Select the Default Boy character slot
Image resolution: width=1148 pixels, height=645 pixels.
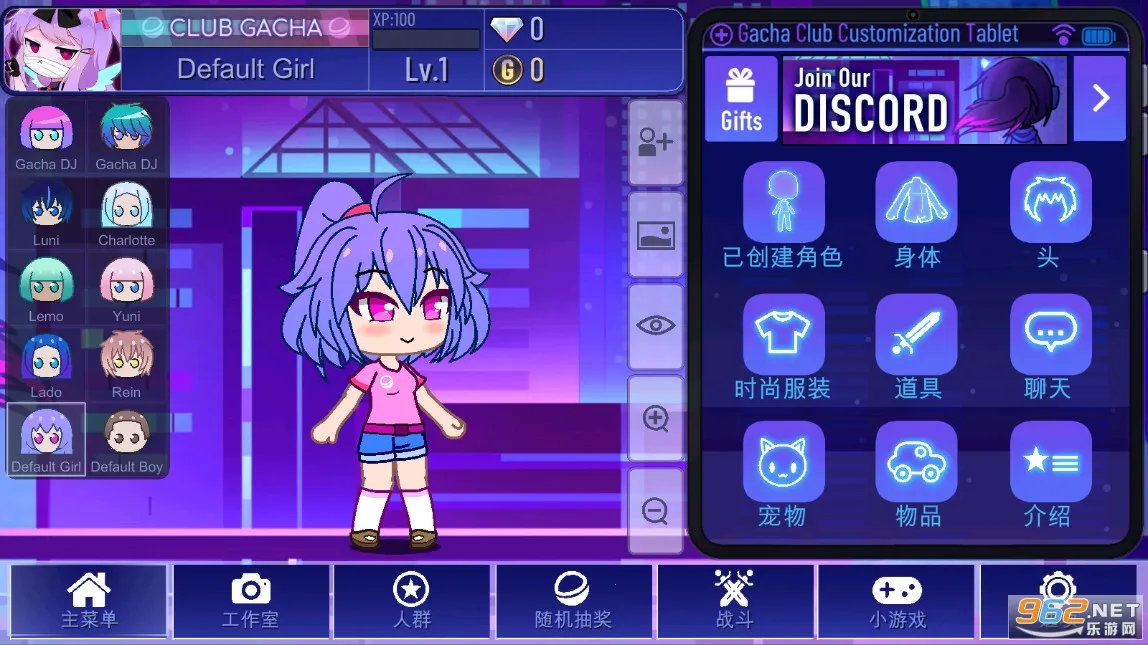pos(127,441)
